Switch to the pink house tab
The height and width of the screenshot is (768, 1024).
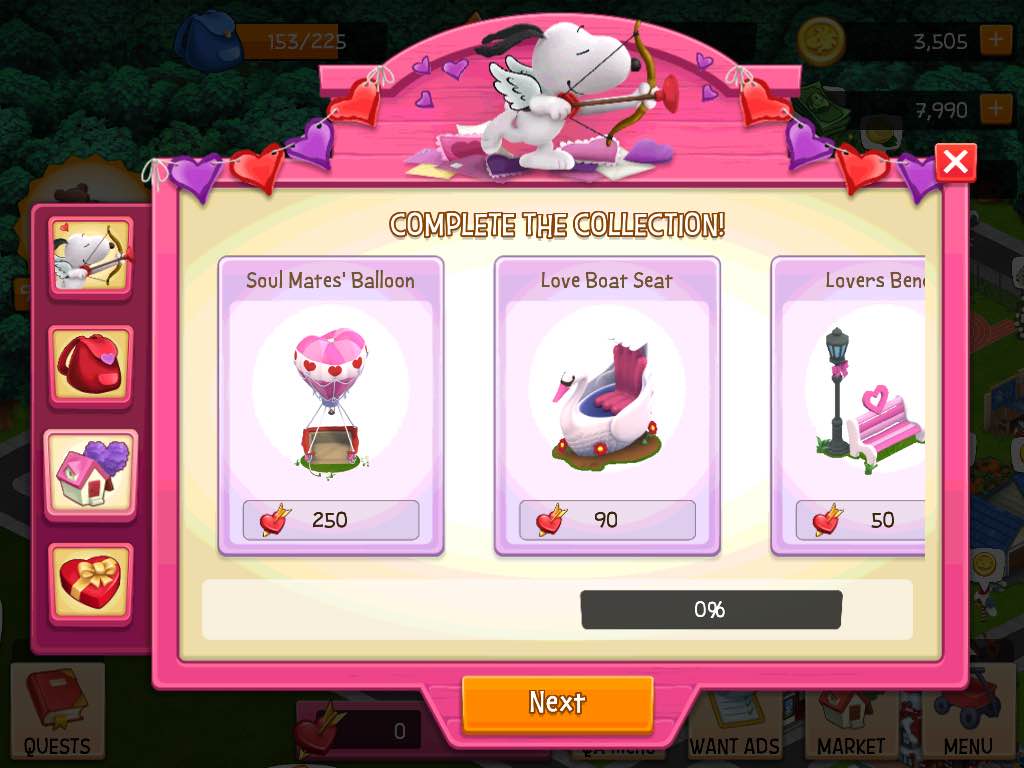(x=91, y=474)
